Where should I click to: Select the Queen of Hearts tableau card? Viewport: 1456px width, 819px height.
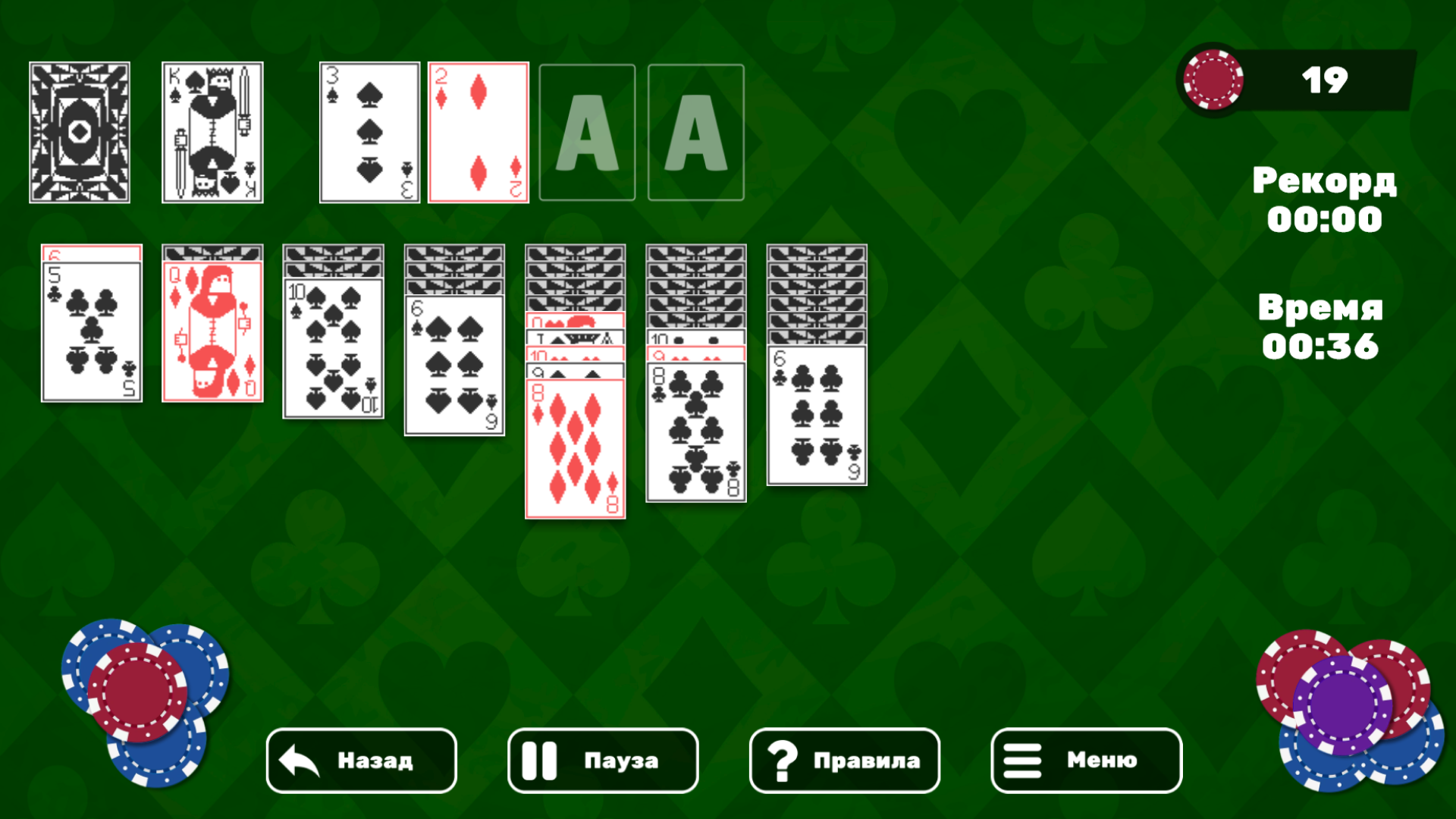pyautogui.click(x=212, y=330)
